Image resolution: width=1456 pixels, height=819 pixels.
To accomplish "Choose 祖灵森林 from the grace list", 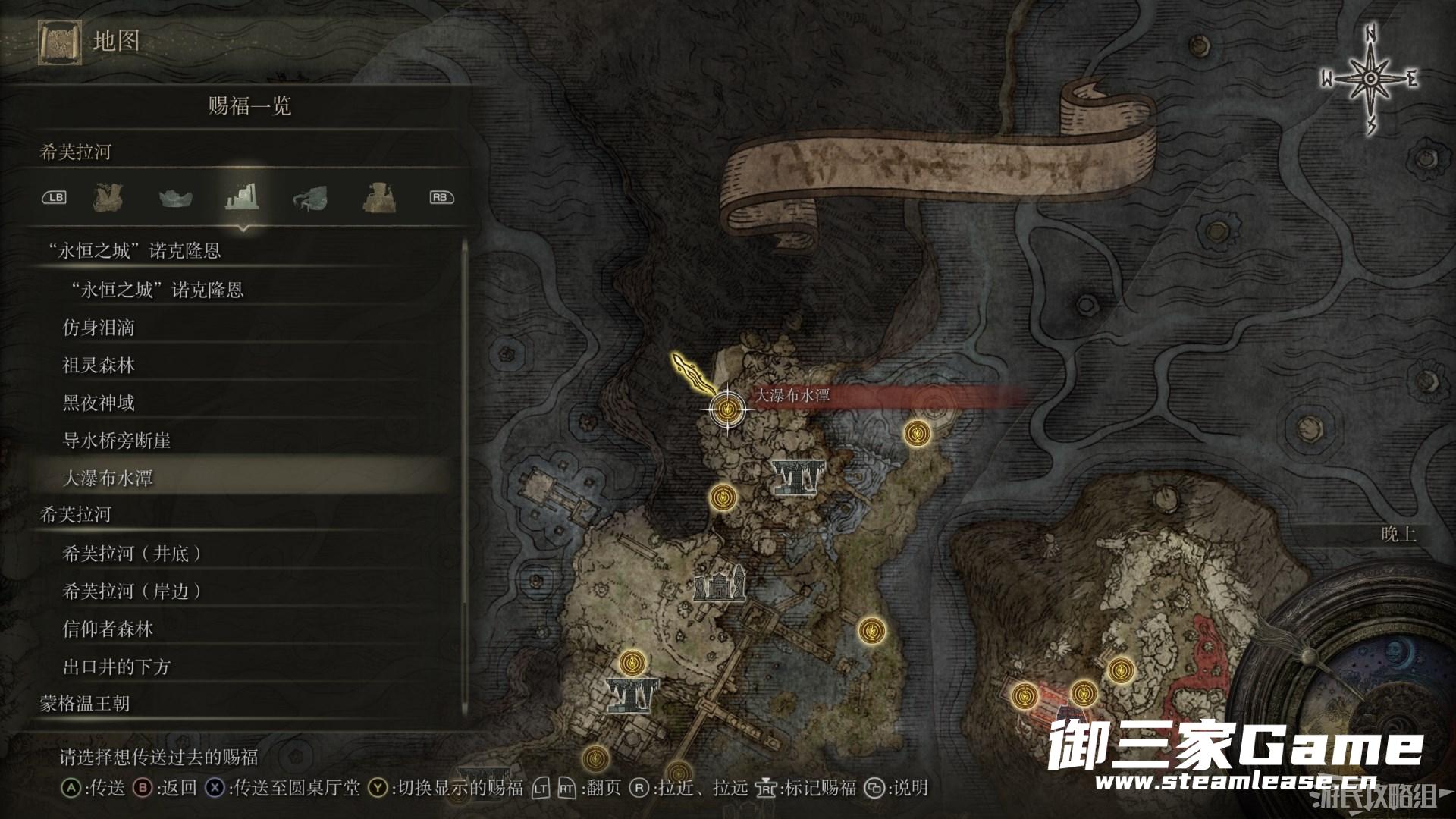I will [99, 366].
